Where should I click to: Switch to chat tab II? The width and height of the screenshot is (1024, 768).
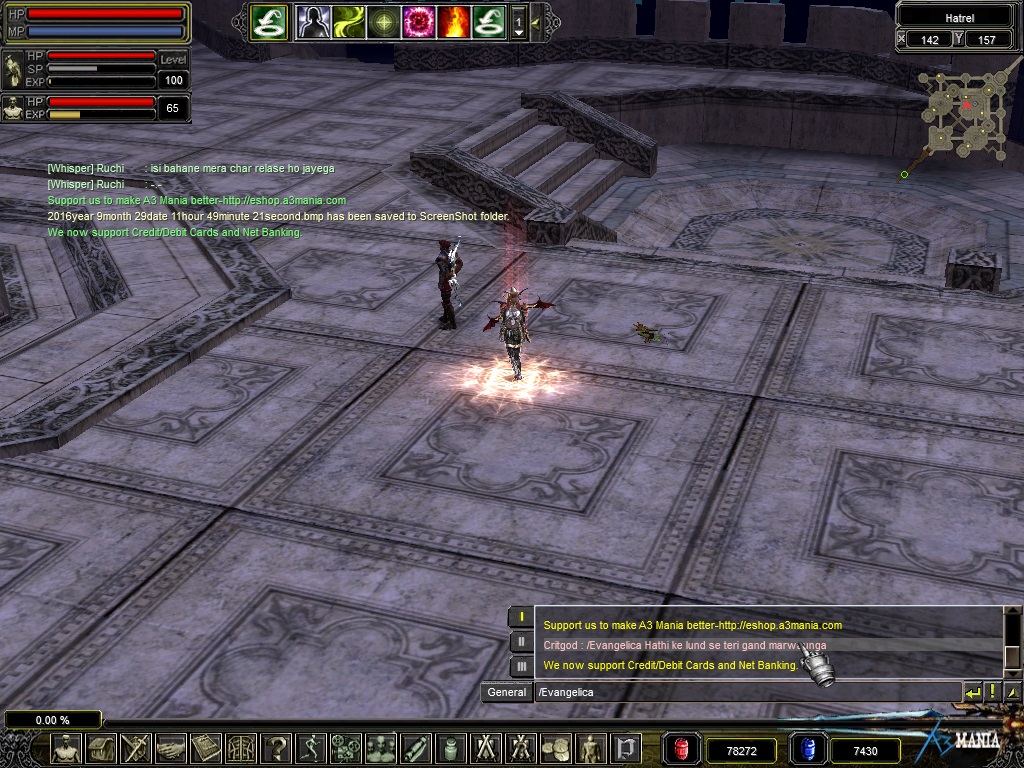pyautogui.click(x=521, y=642)
